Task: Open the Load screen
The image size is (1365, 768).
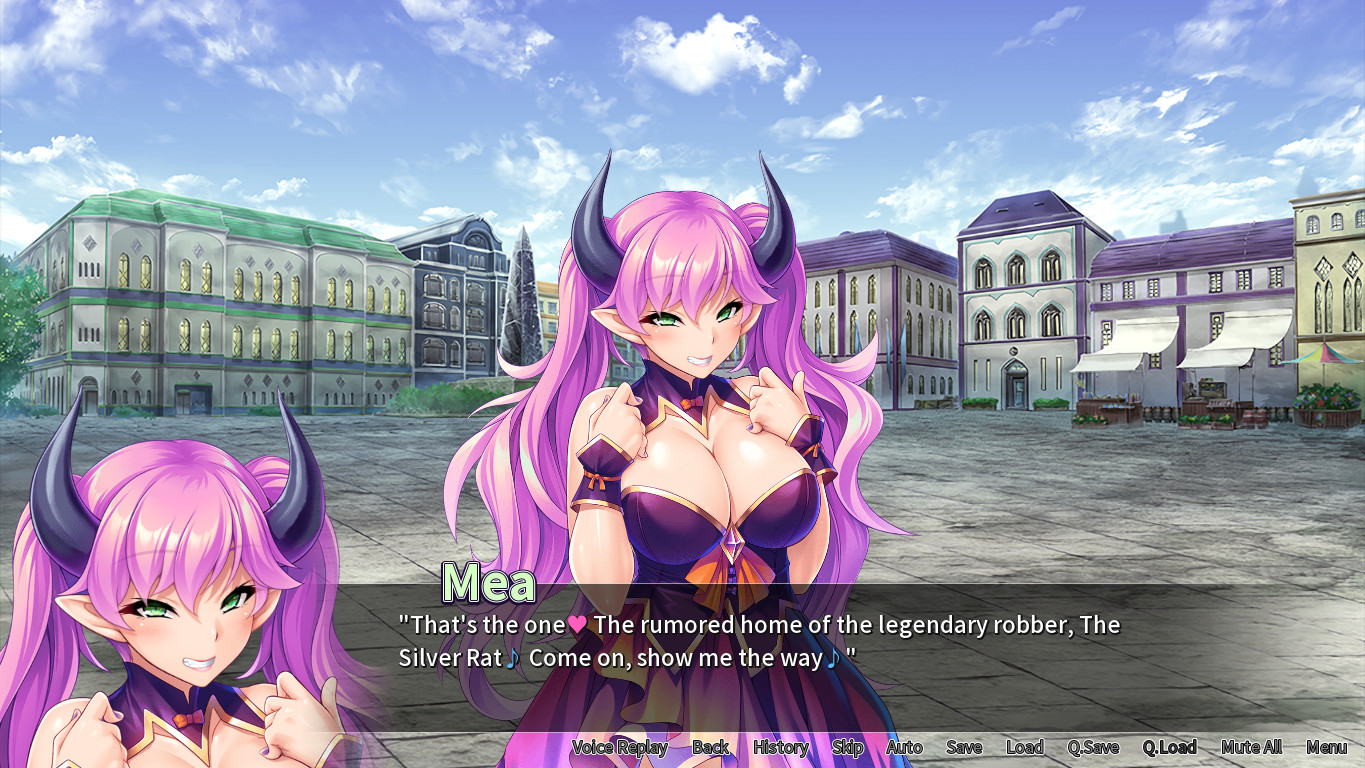Action: click(x=1025, y=747)
